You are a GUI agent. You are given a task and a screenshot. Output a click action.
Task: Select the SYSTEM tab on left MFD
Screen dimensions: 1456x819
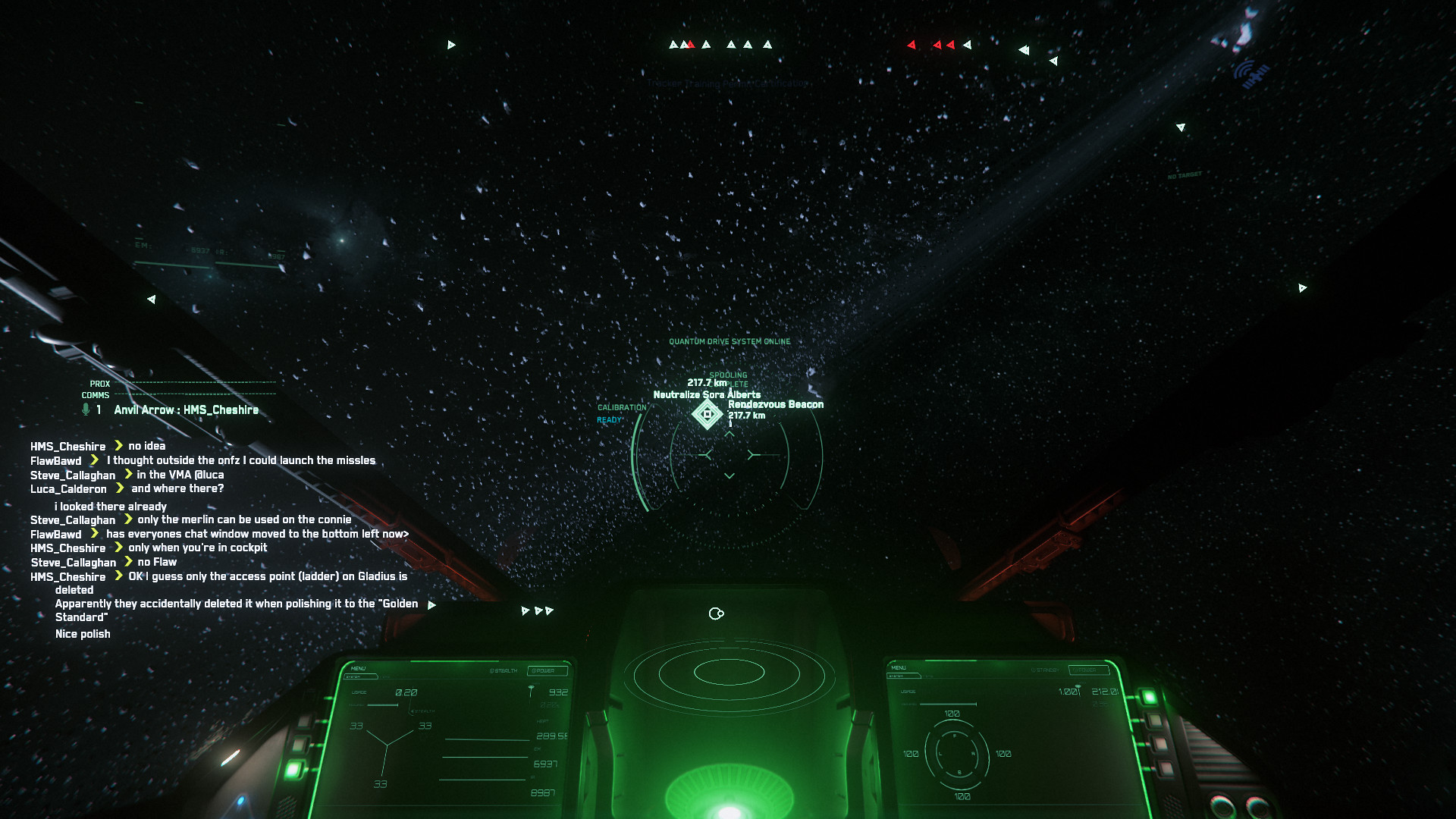[360, 676]
